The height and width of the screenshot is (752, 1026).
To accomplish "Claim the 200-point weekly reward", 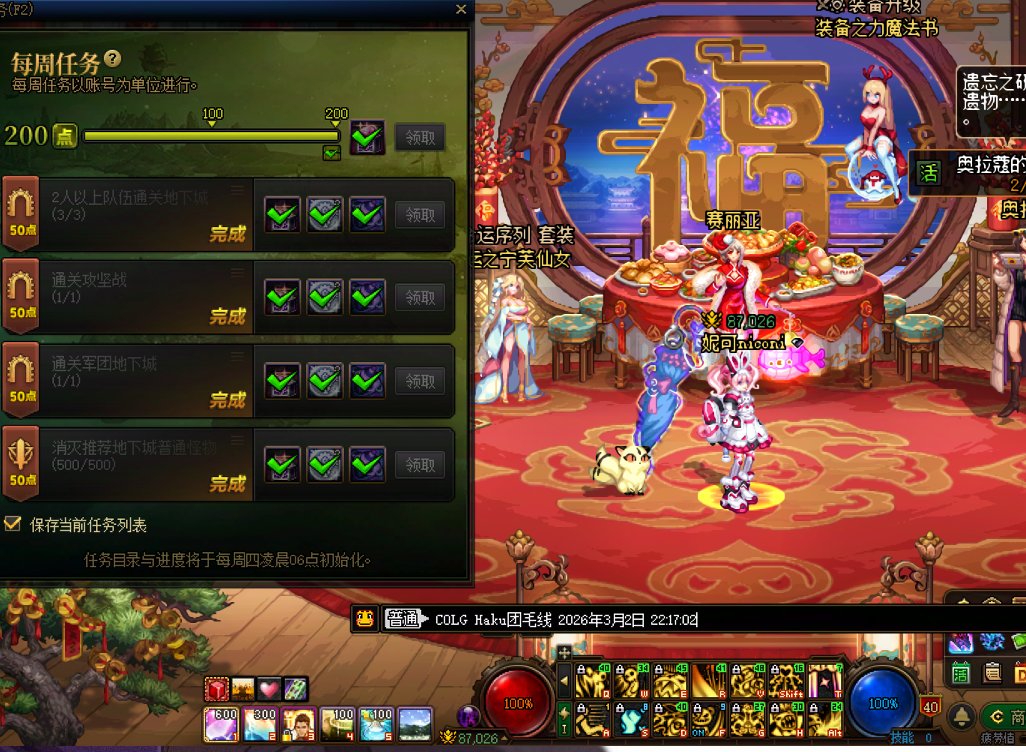I will coord(420,137).
